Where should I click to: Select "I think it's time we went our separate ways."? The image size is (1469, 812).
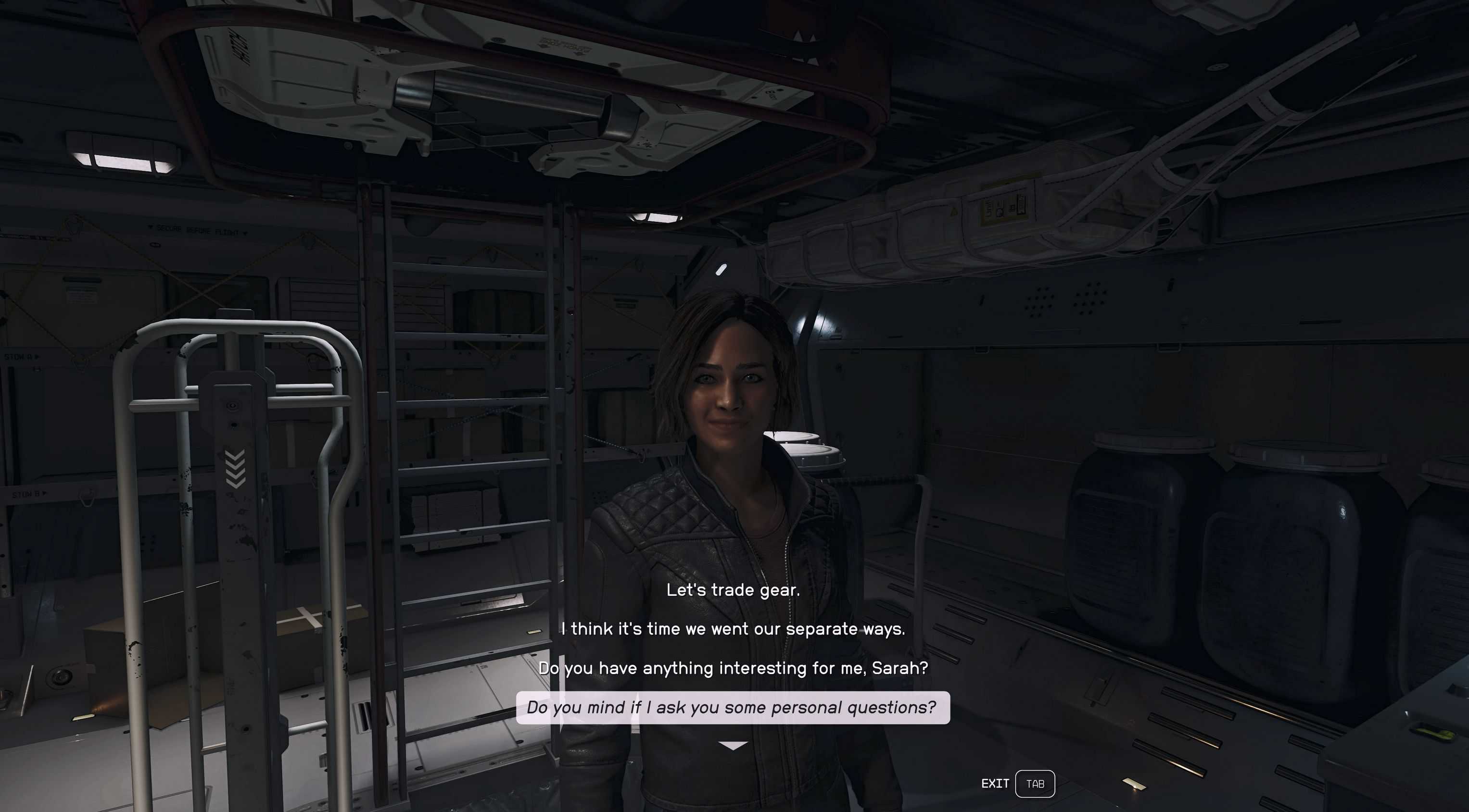coord(733,629)
